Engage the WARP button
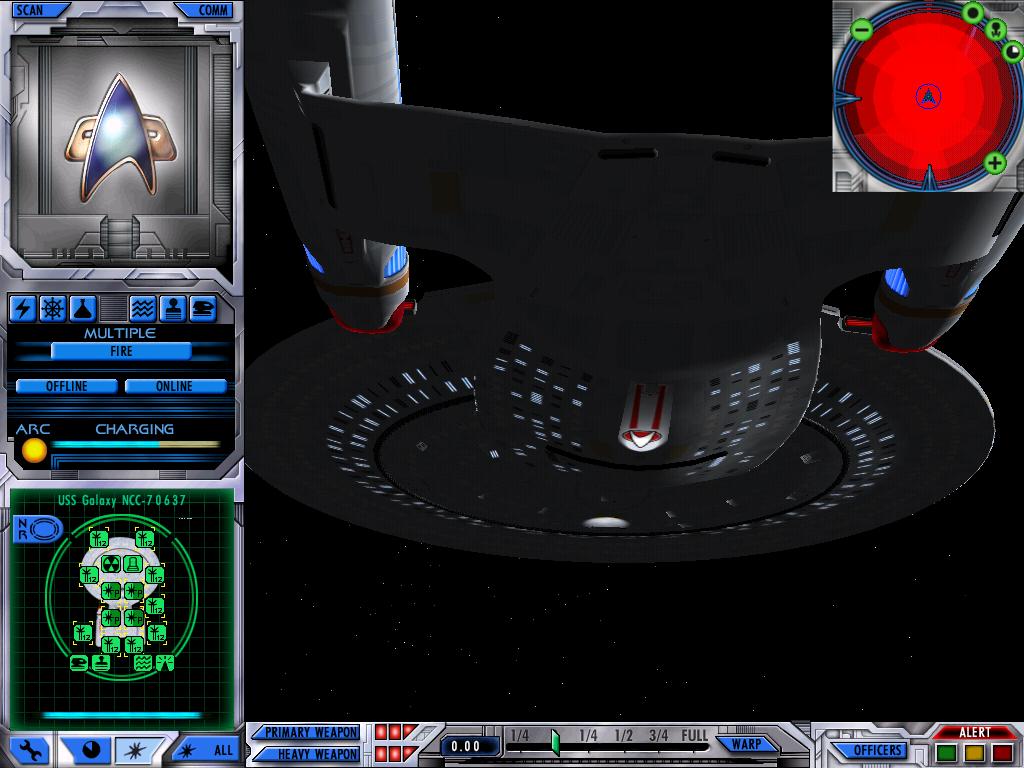 click(746, 744)
